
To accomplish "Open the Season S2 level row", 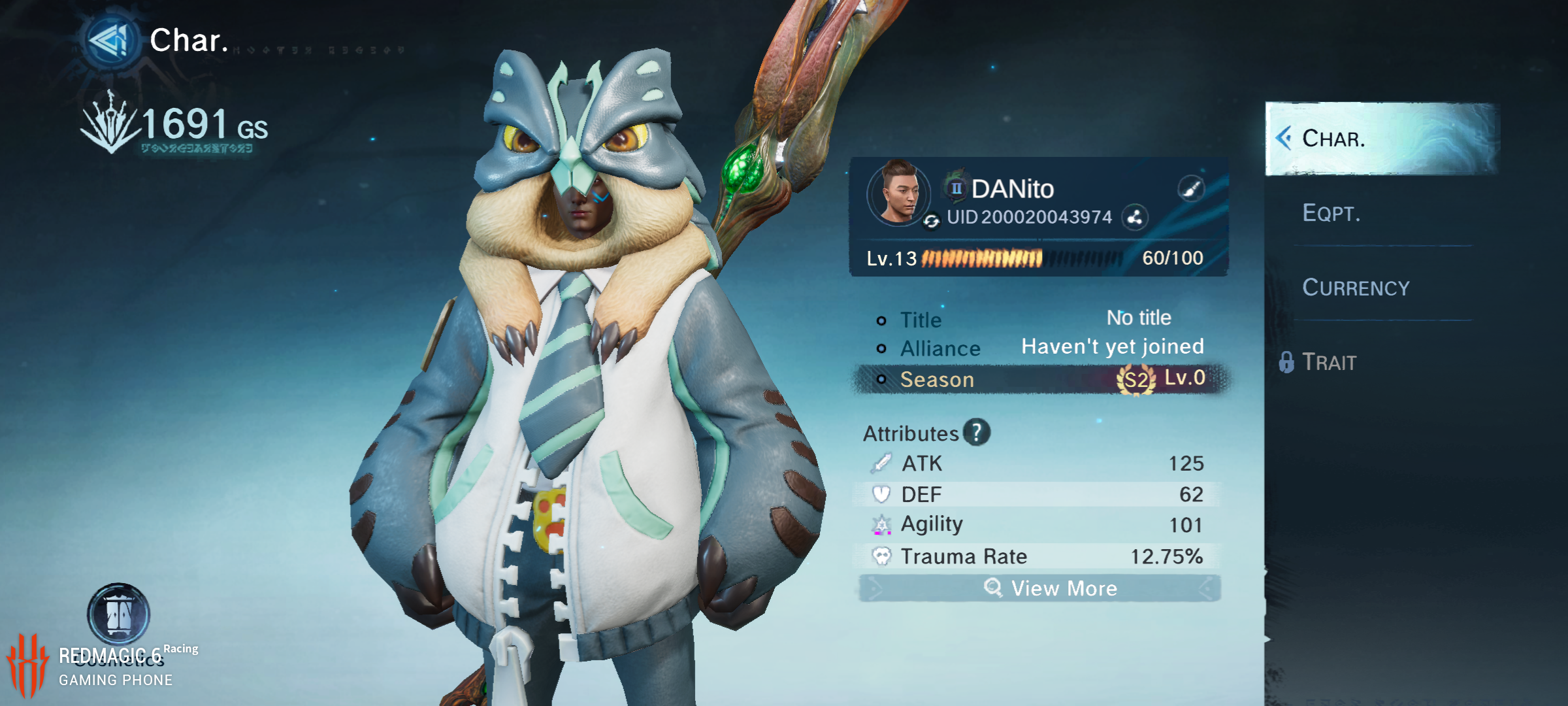I will [x=1040, y=379].
